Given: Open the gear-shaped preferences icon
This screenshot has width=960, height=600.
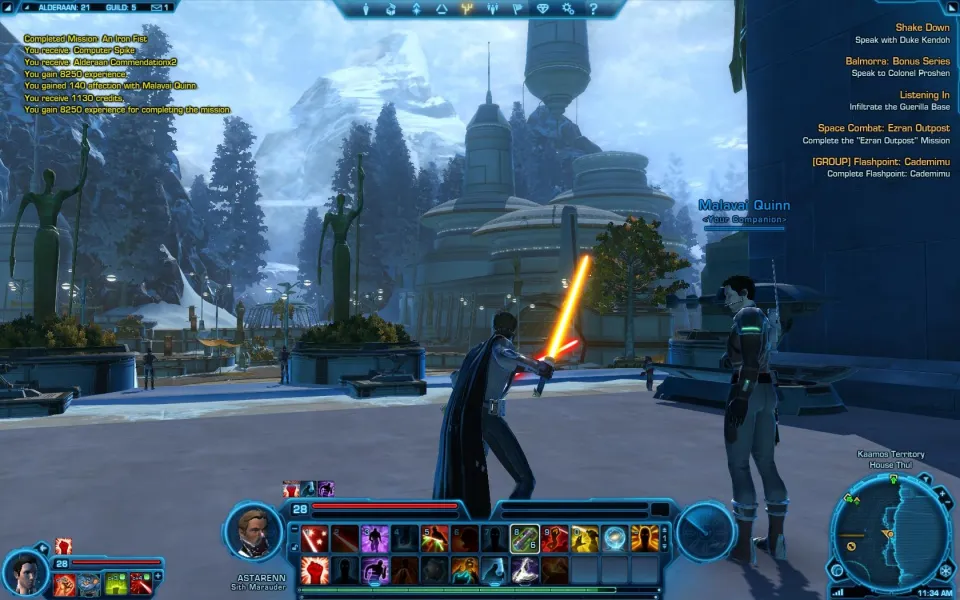Looking at the screenshot, I should click(568, 9).
